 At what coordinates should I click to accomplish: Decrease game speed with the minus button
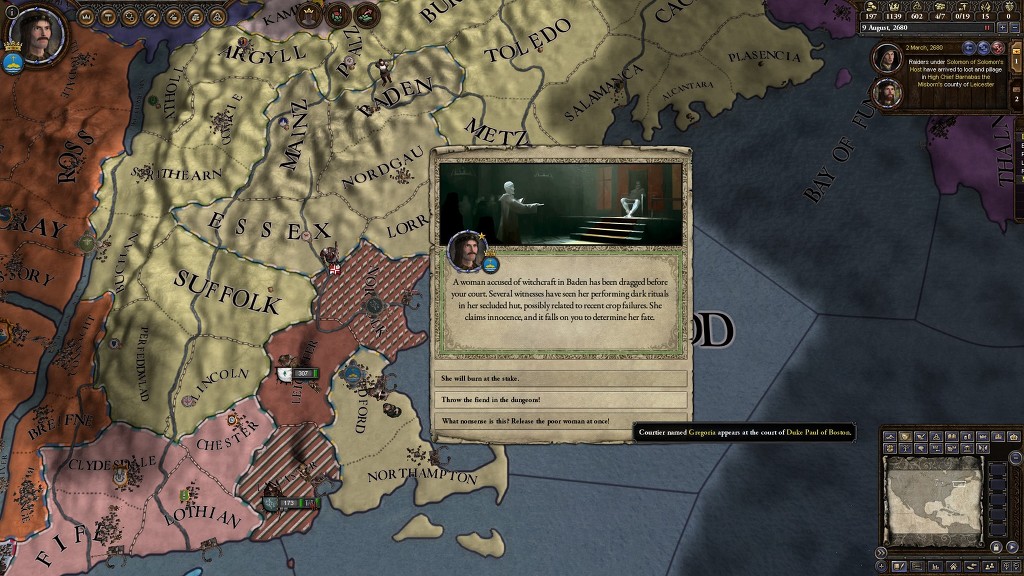1014,28
